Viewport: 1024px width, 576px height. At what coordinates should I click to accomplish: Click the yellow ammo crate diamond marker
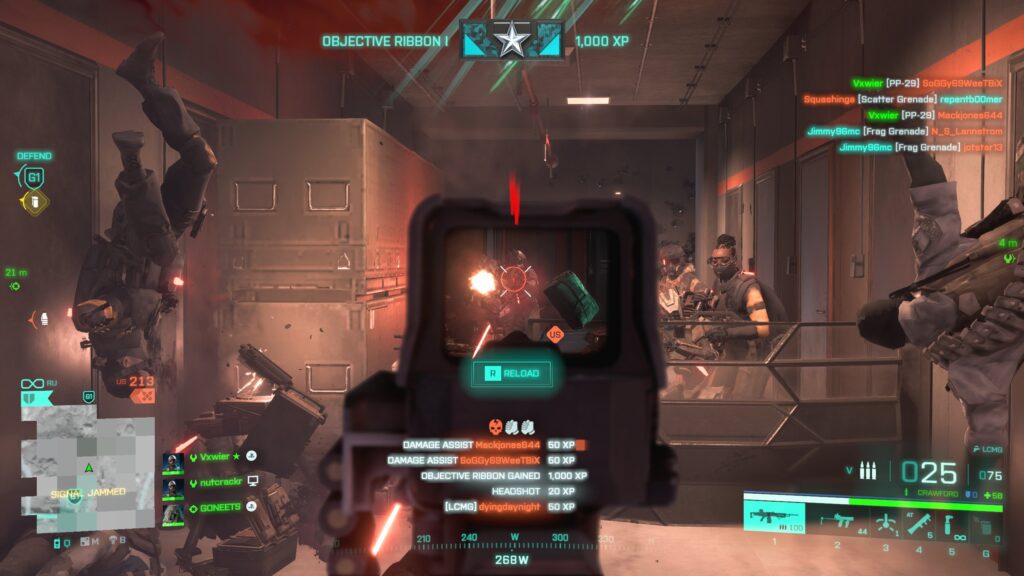coord(34,203)
